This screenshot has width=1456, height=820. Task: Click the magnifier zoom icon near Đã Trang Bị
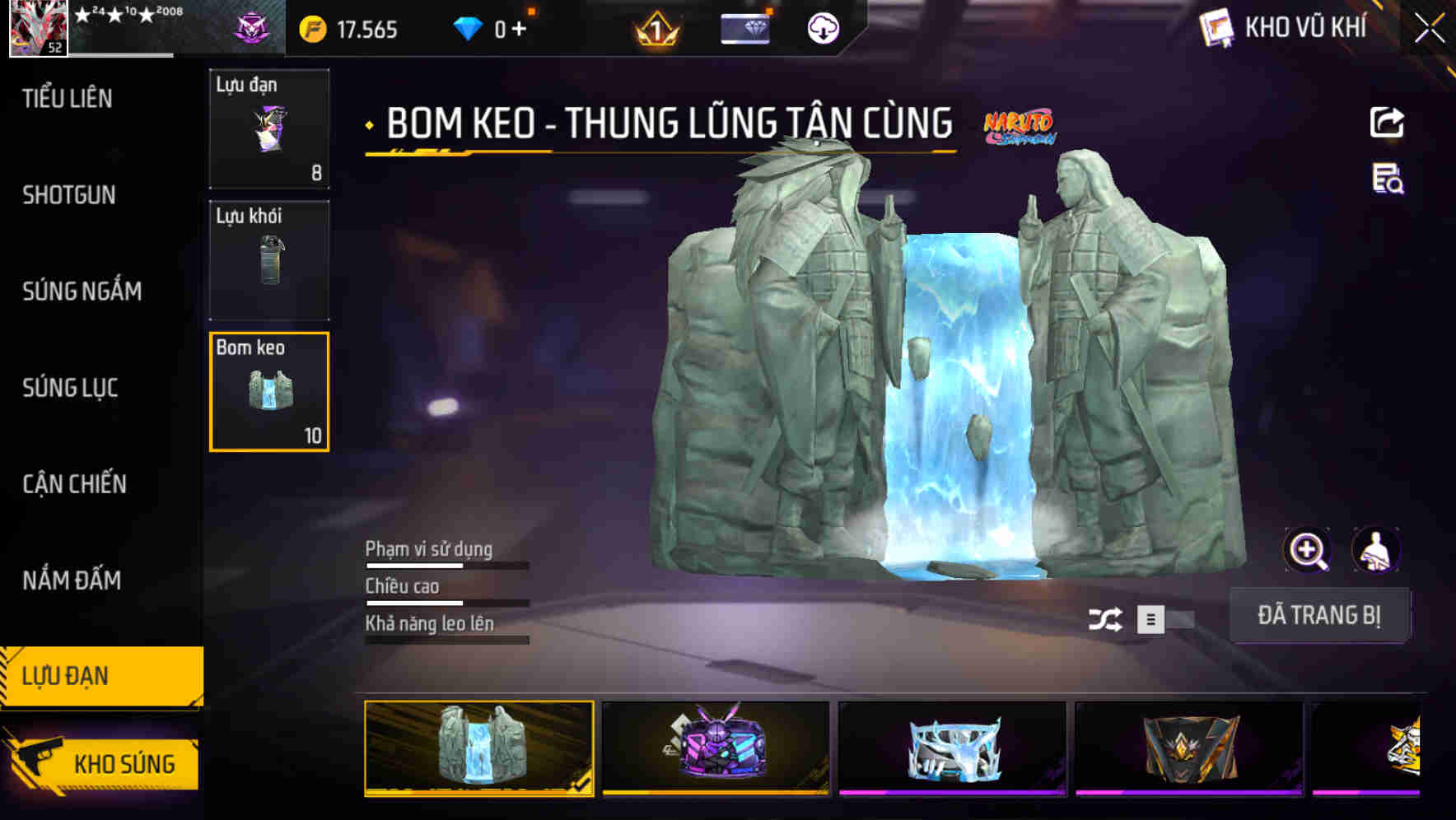1309,550
